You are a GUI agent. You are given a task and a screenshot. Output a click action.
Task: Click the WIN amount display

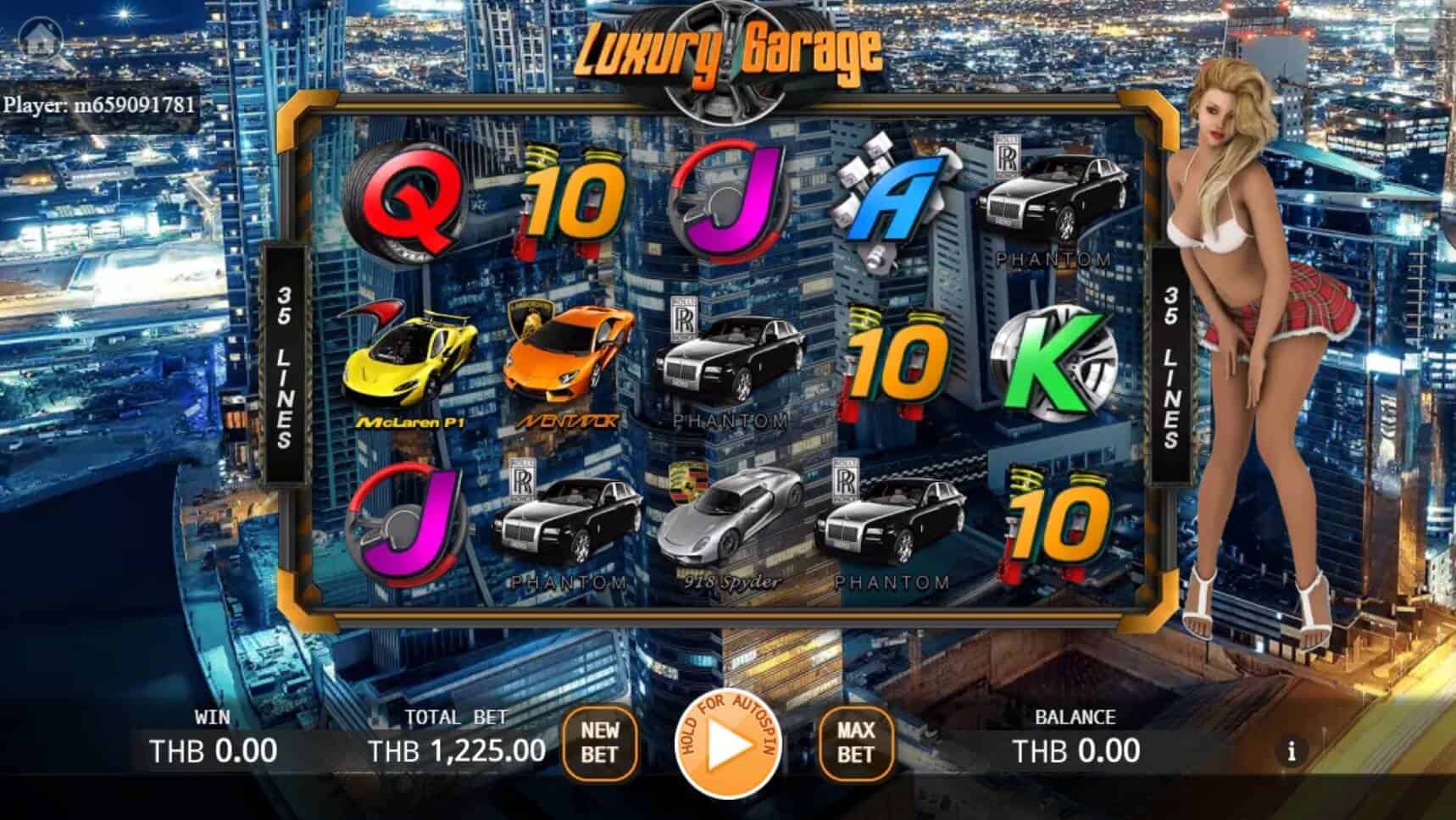pyautogui.click(x=214, y=749)
